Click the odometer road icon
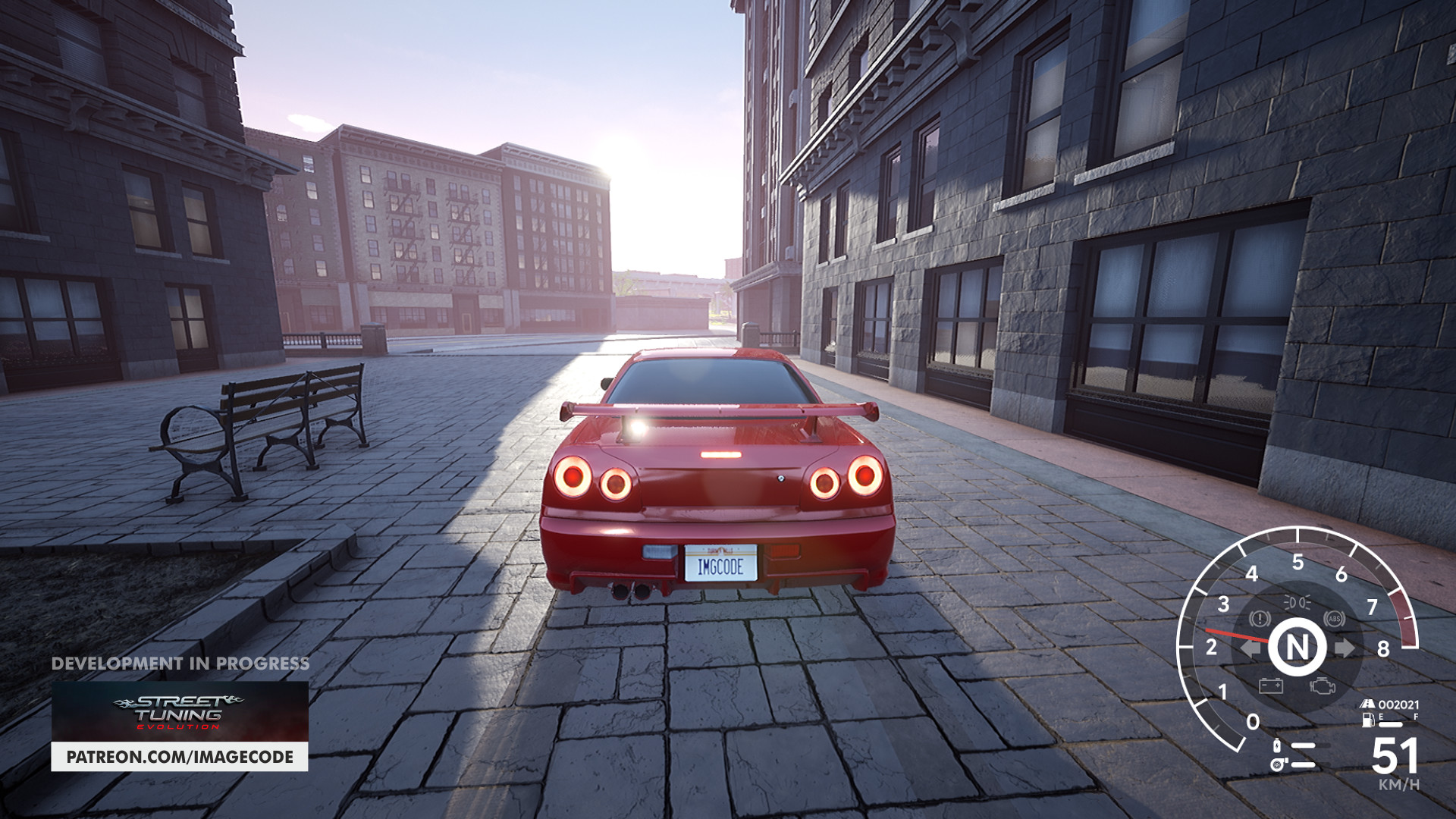This screenshot has width=1456, height=819. [1367, 704]
